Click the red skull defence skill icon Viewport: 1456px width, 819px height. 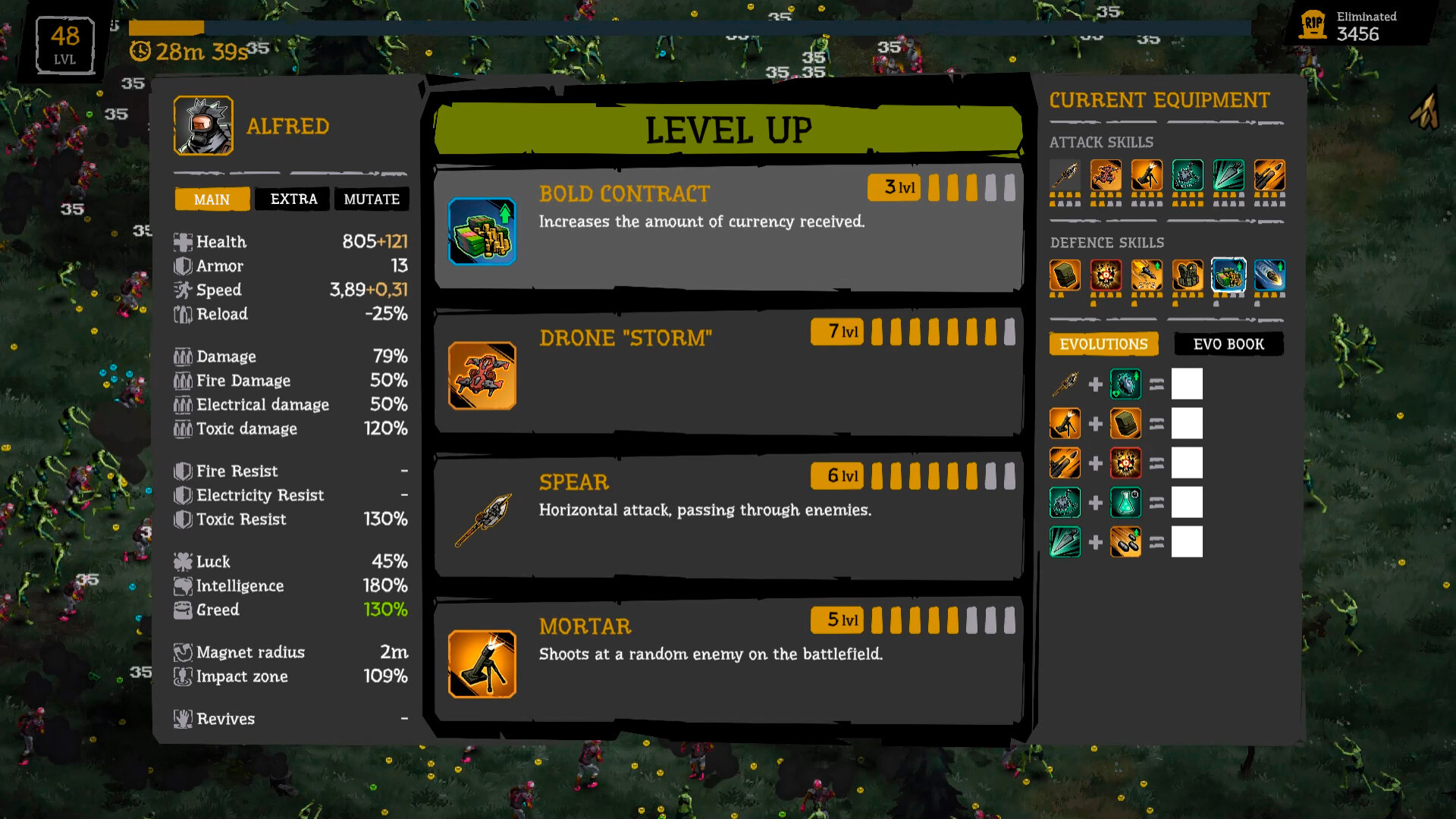1106,275
